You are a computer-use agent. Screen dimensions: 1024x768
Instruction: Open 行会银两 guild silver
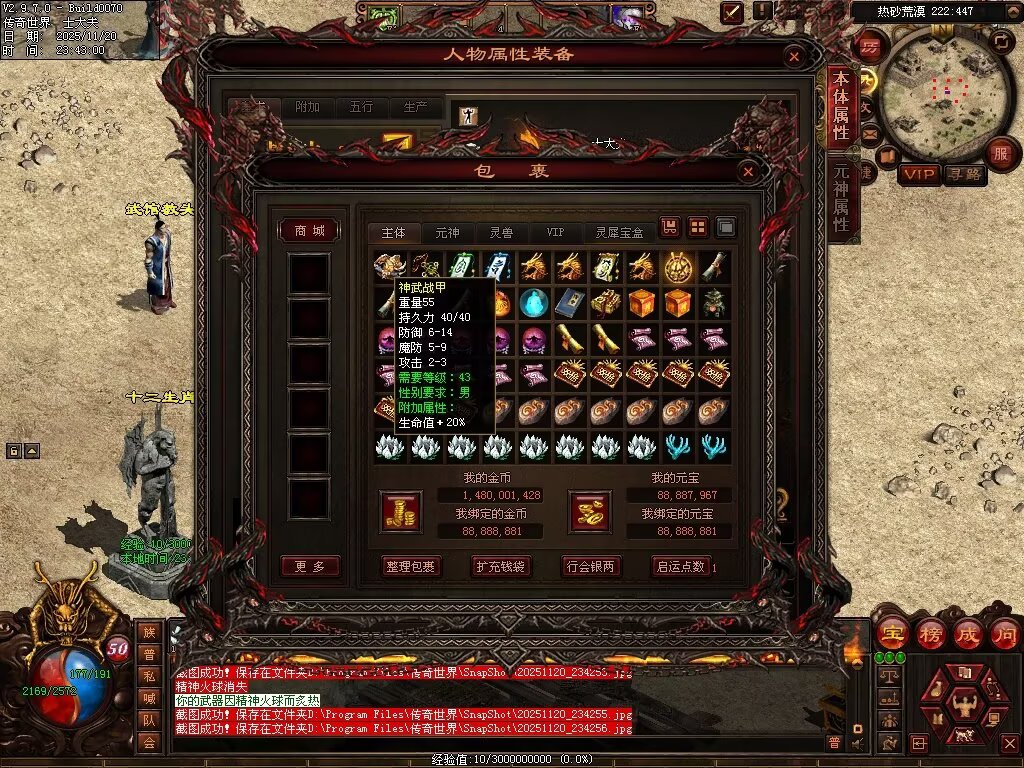click(589, 566)
